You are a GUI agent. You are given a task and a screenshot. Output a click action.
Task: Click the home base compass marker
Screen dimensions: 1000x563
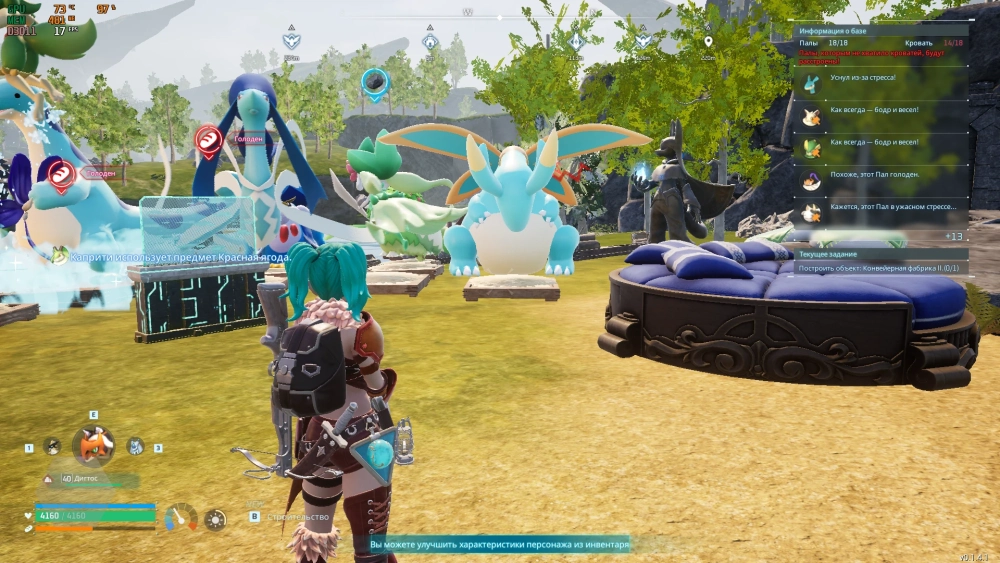(x=429, y=42)
